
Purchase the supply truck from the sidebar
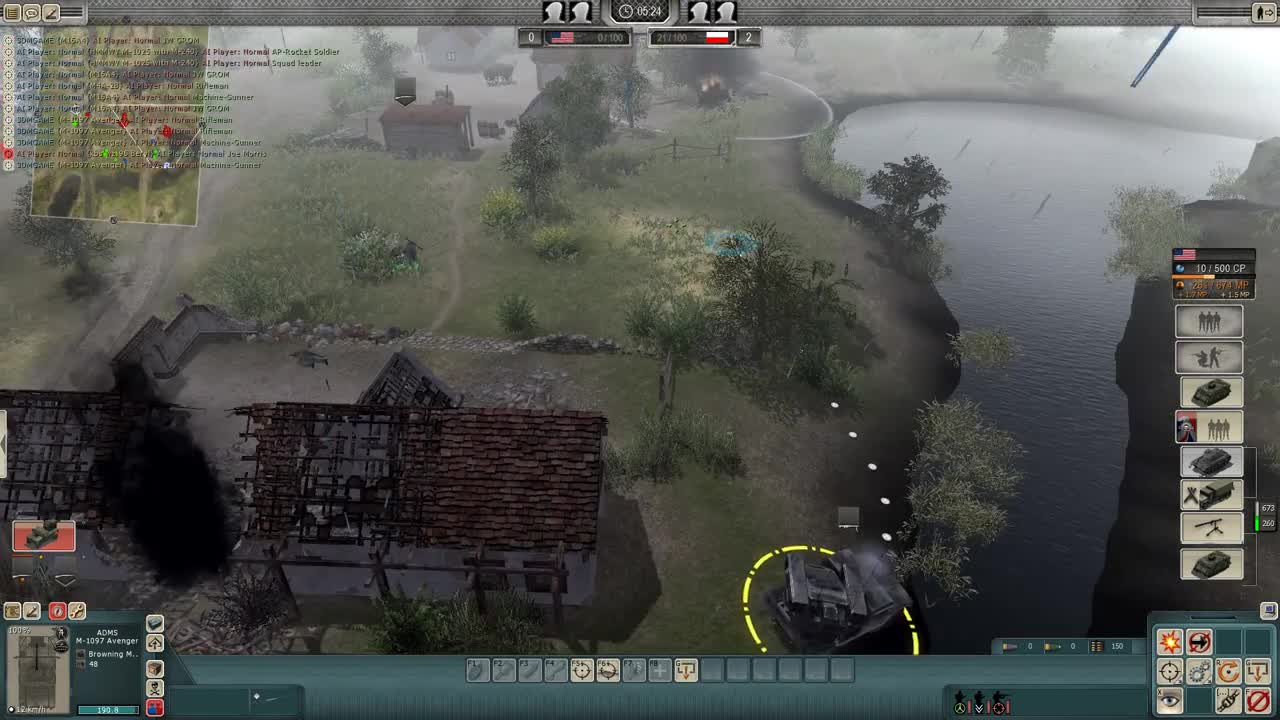tap(1212, 495)
